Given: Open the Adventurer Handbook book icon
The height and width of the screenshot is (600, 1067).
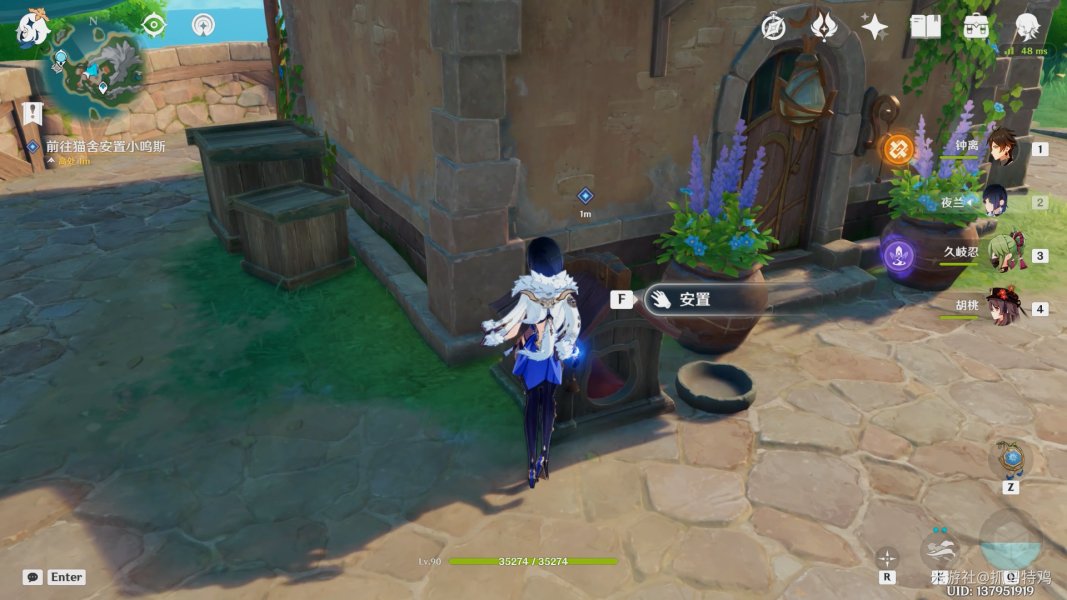Looking at the screenshot, I should 925,27.
